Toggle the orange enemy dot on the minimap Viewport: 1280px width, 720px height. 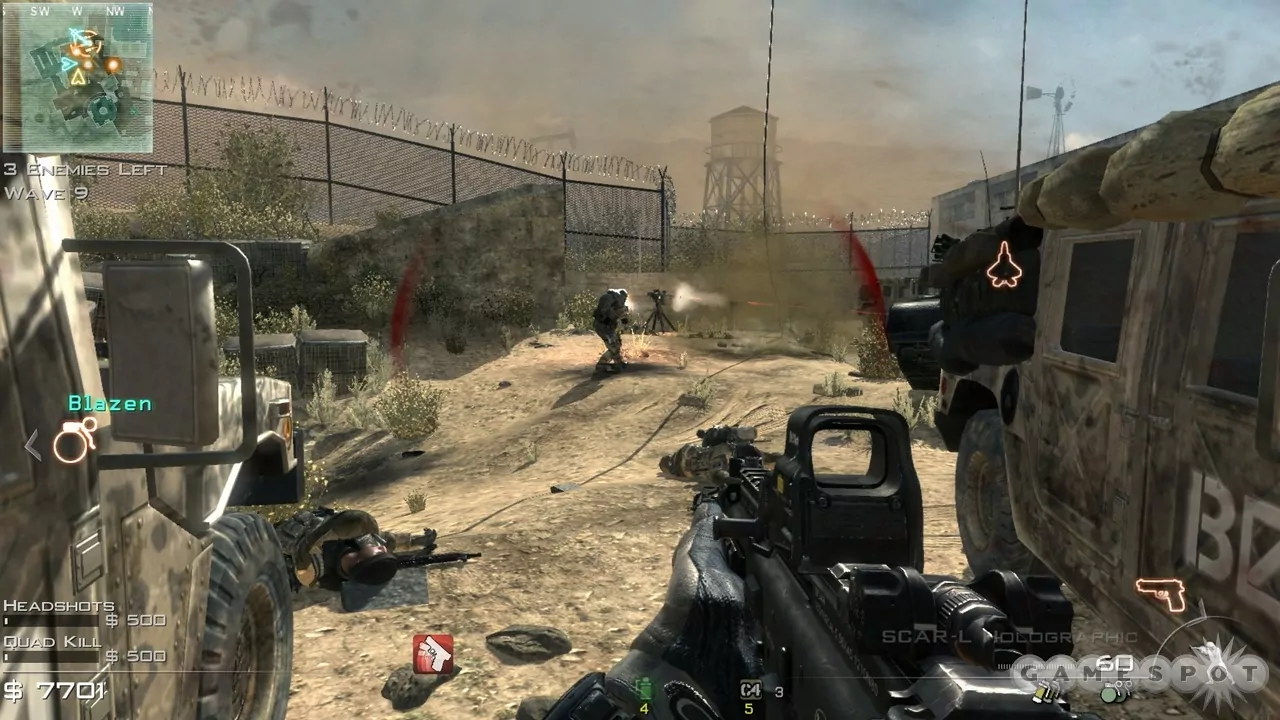[112, 64]
